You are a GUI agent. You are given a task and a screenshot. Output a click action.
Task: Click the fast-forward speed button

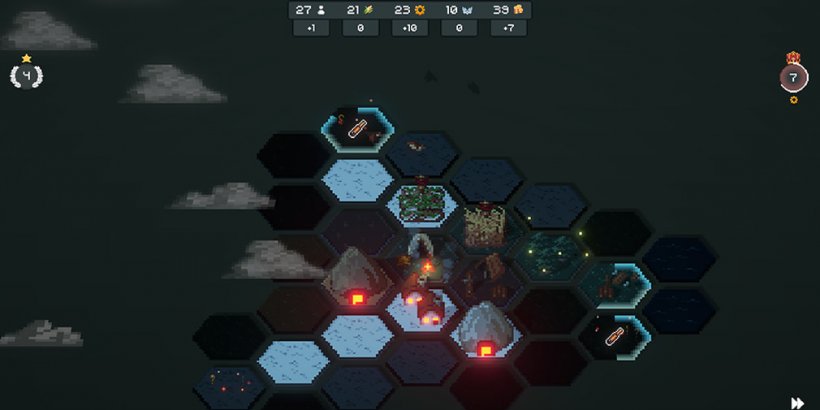(x=797, y=403)
